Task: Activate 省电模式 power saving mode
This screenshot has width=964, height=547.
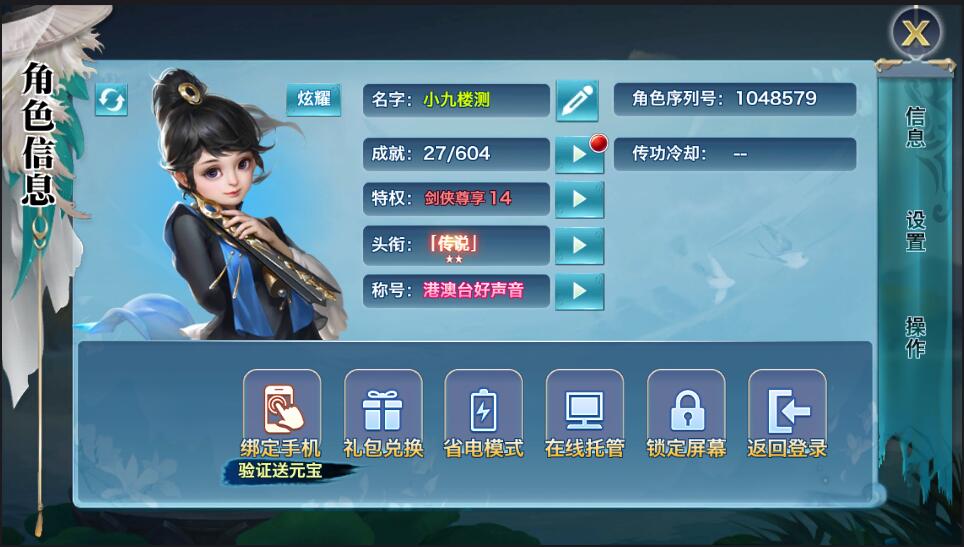Action: tap(483, 408)
